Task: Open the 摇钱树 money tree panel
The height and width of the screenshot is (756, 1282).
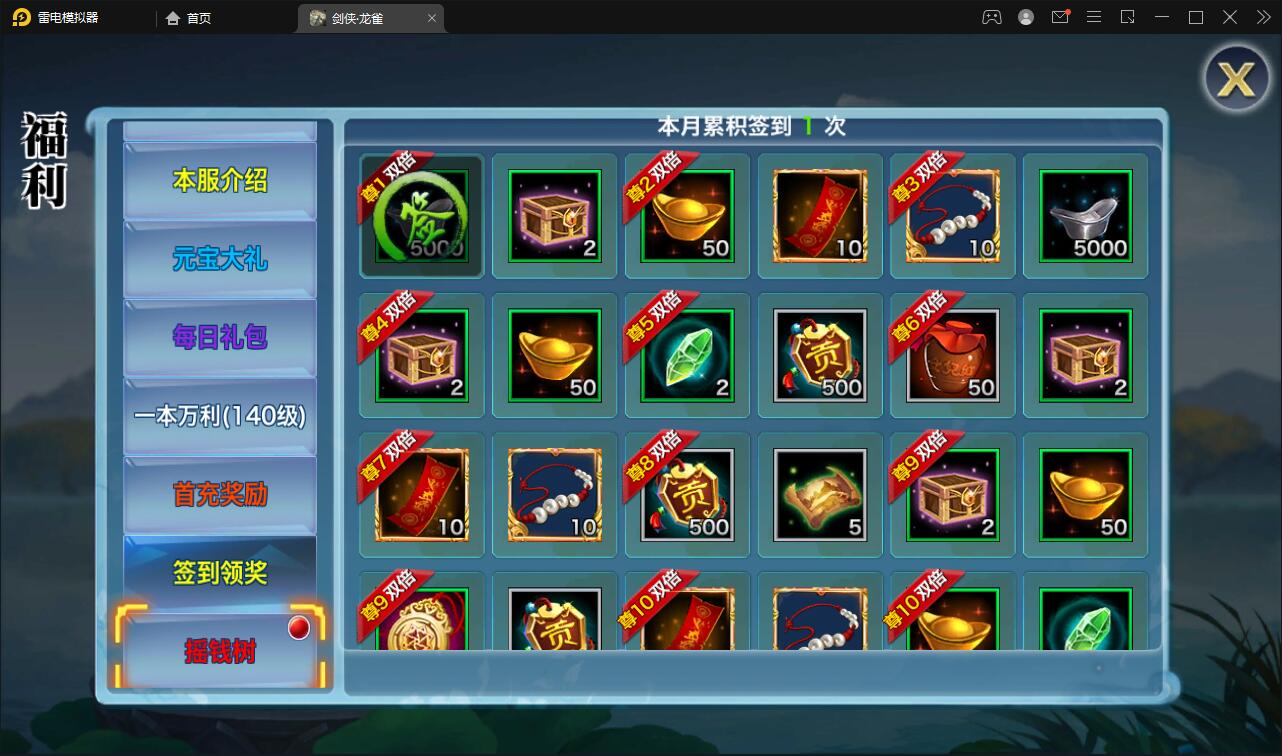Action: click(219, 650)
